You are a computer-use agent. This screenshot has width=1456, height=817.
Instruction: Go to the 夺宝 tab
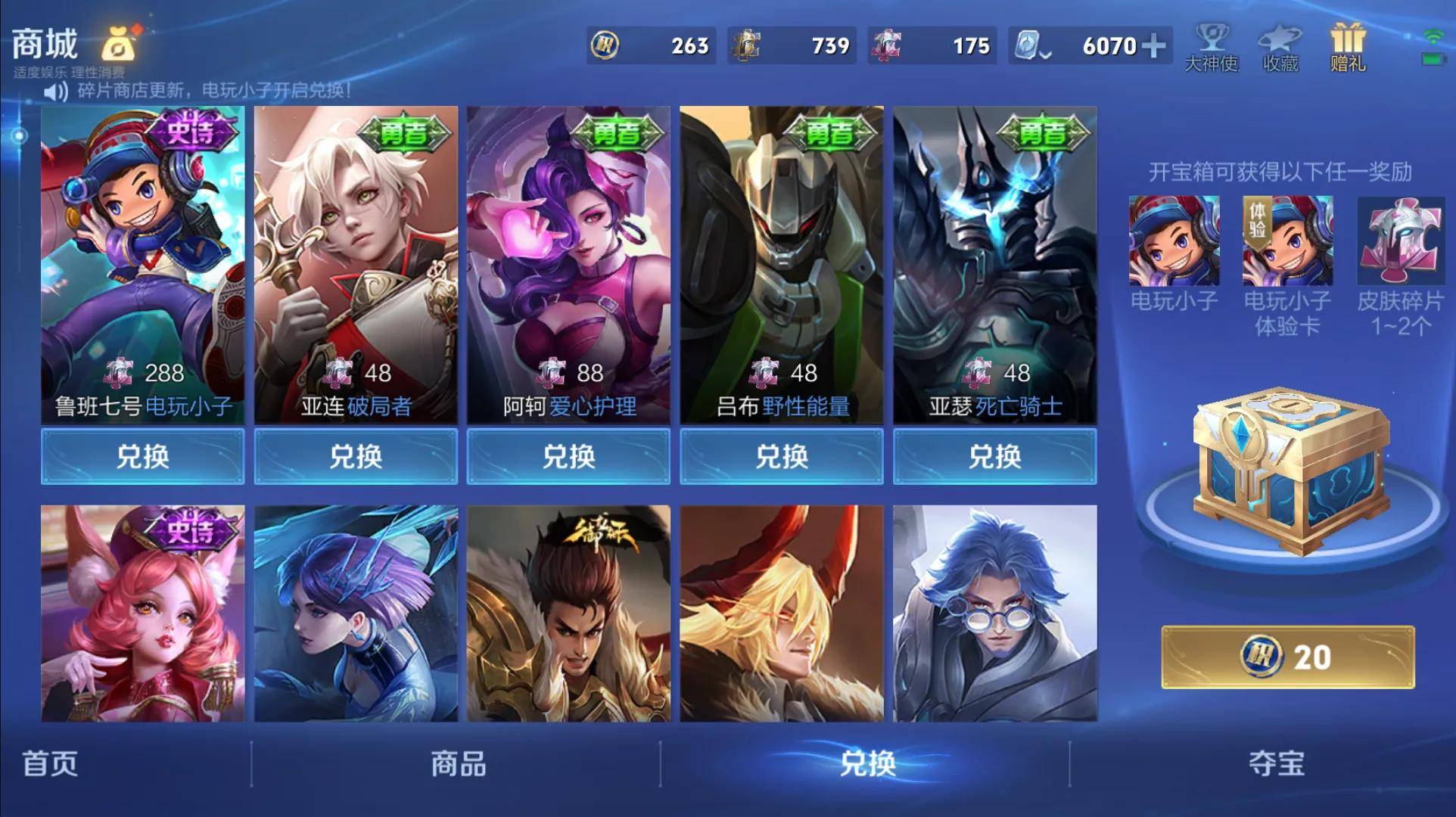pos(1277,764)
